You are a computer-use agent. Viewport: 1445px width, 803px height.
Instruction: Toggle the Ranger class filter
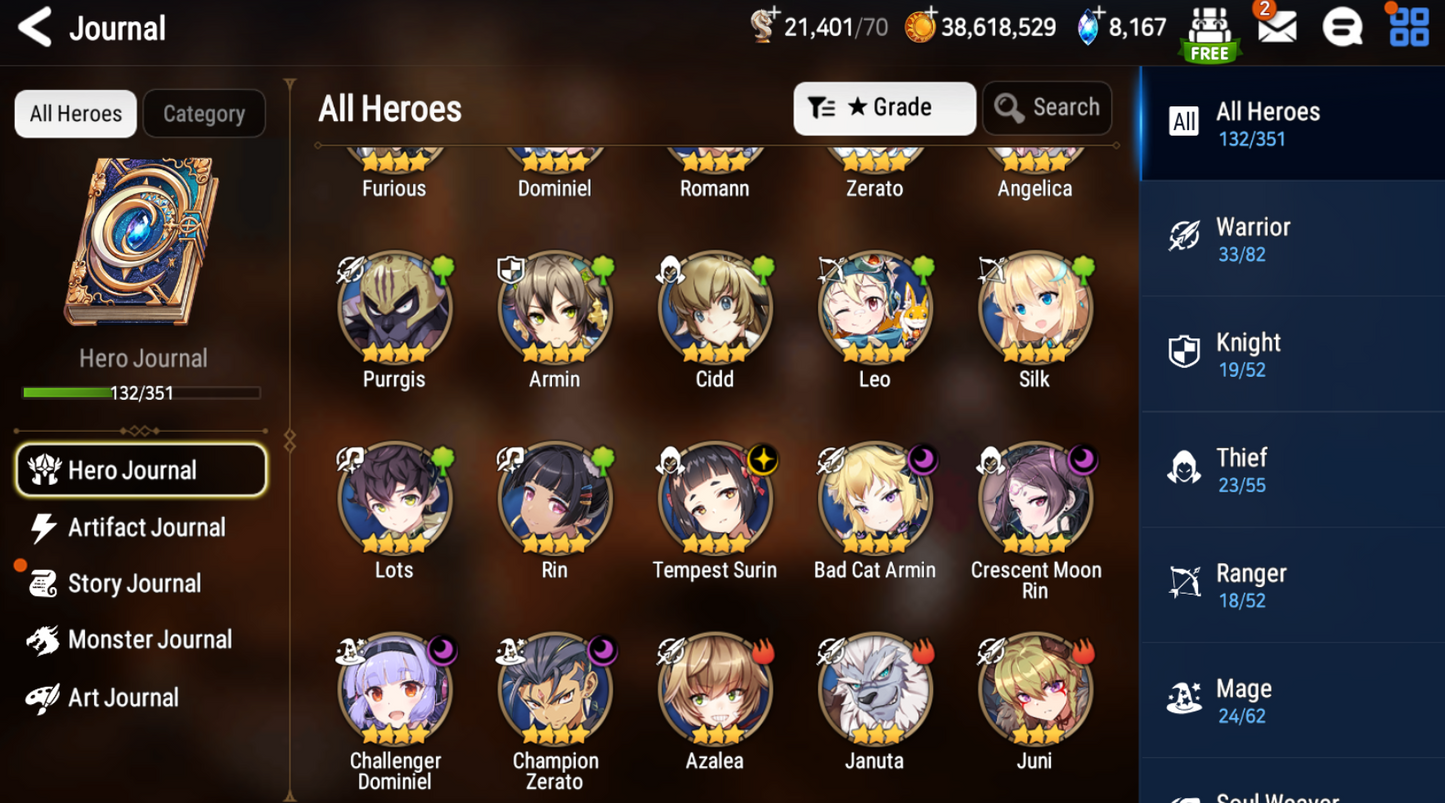click(x=1184, y=583)
